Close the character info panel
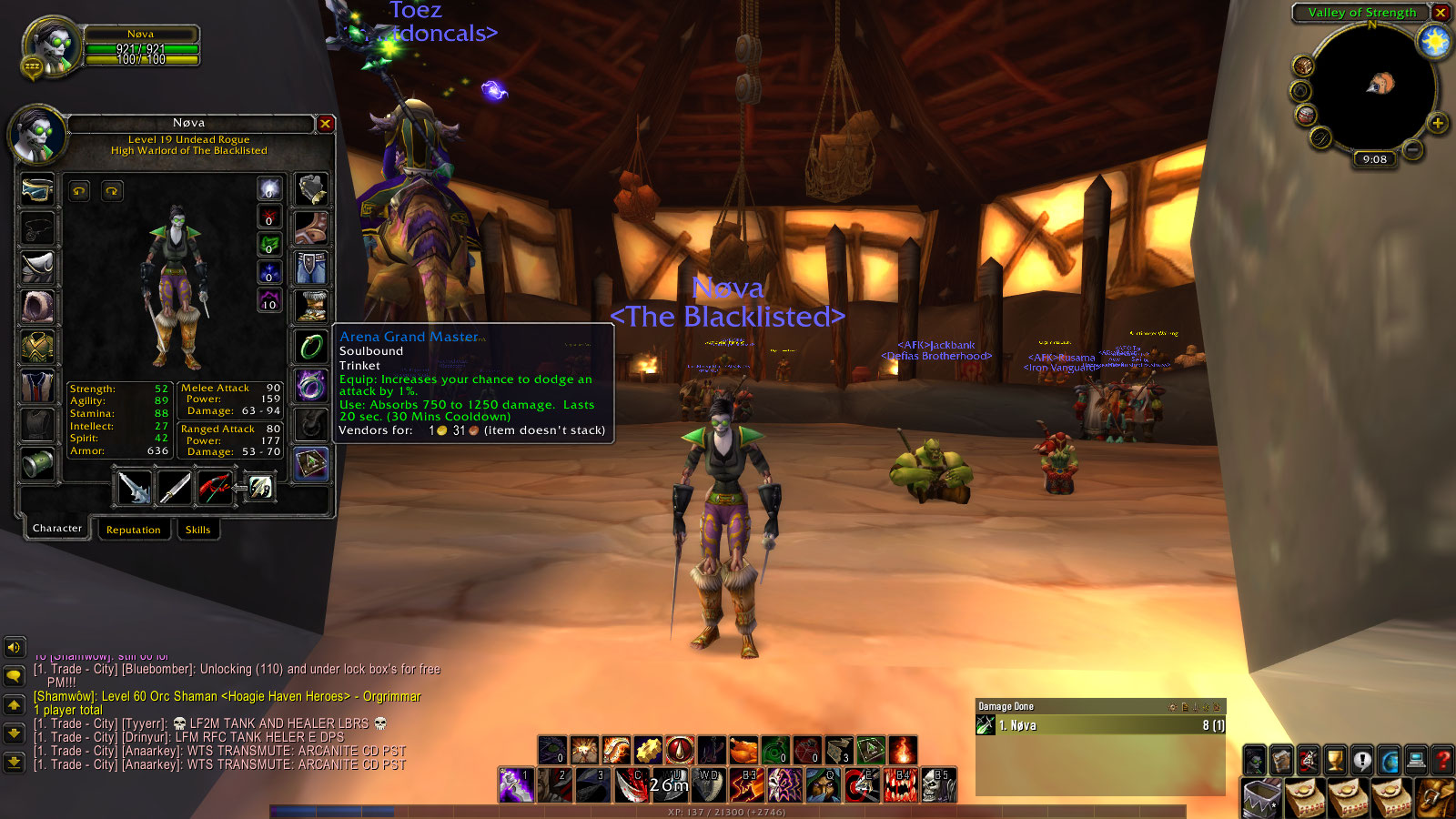Viewport: 1456px width, 819px height. coord(325,124)
